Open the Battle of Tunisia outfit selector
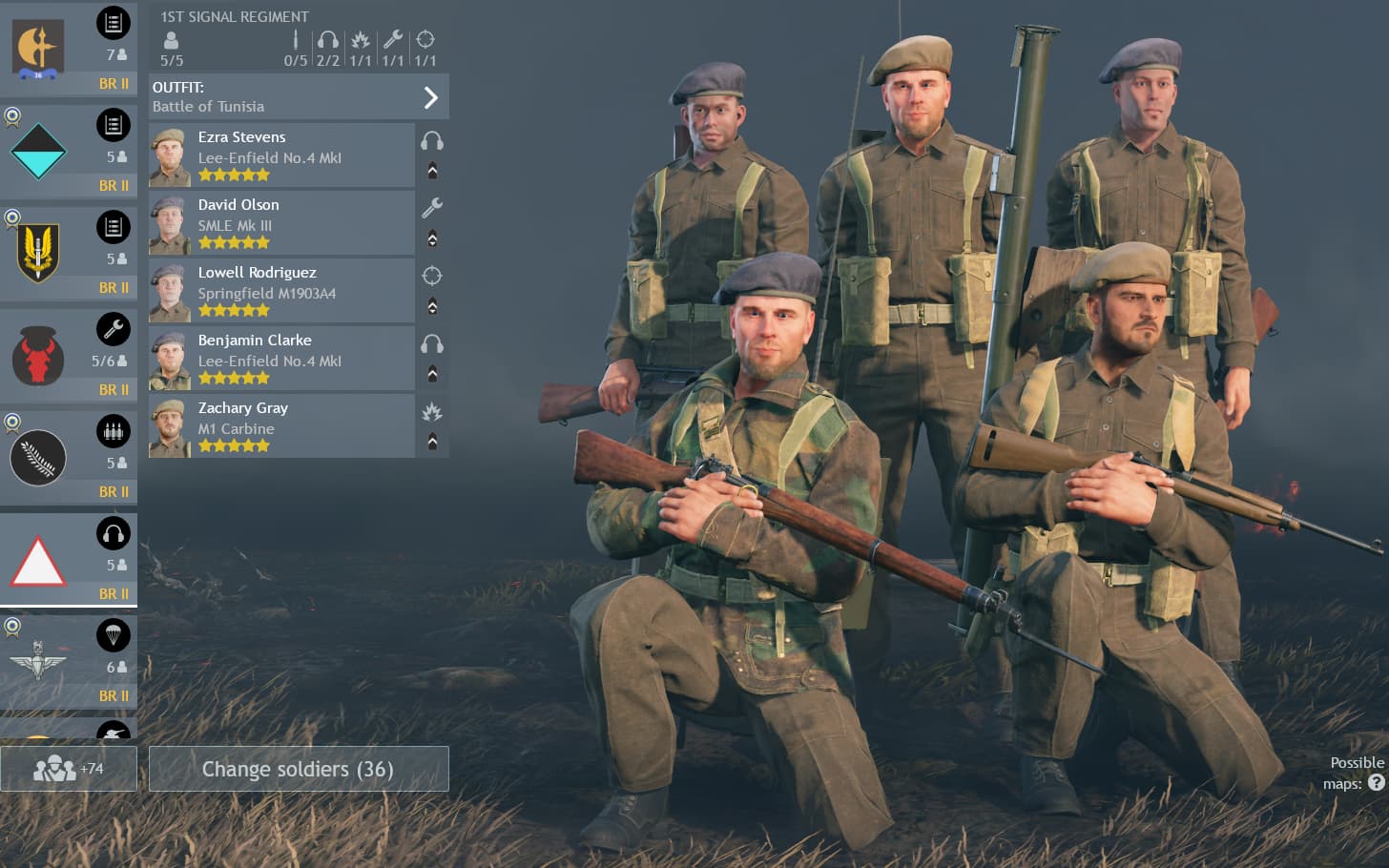The width and height of the screenshot is (1389, 868). [299, 96]
